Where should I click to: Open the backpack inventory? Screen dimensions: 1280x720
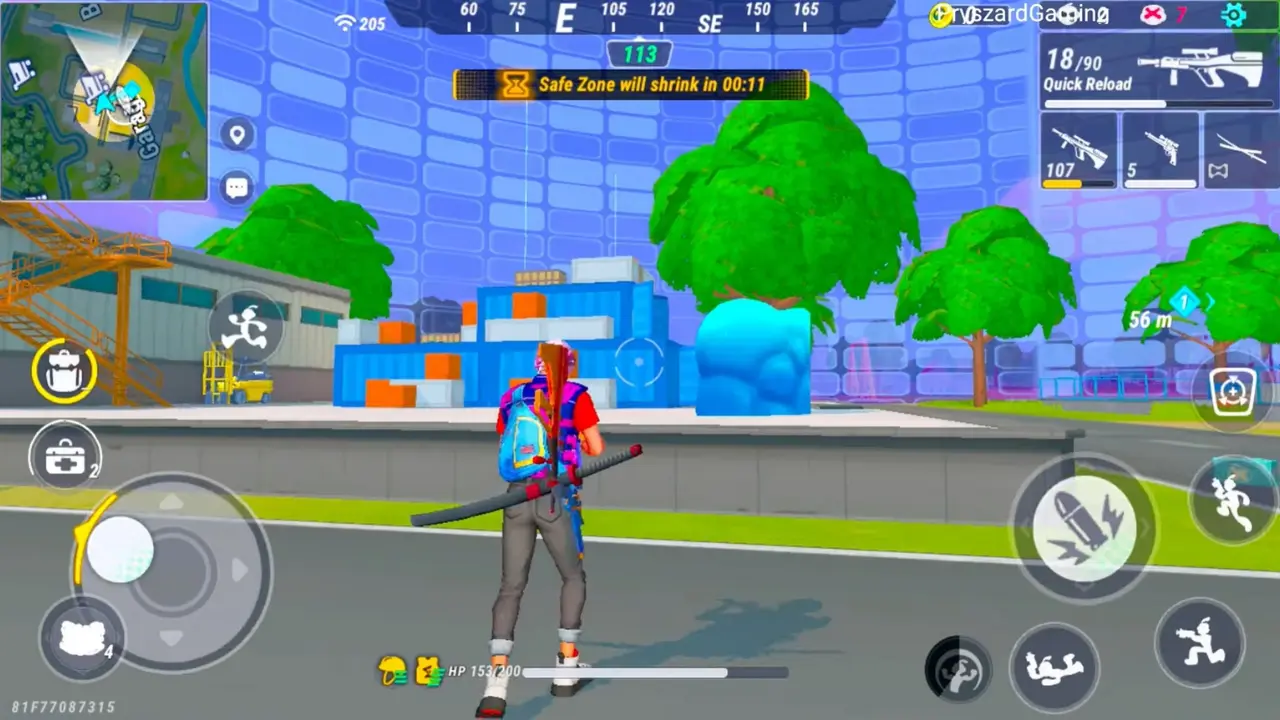pos(64,371)
